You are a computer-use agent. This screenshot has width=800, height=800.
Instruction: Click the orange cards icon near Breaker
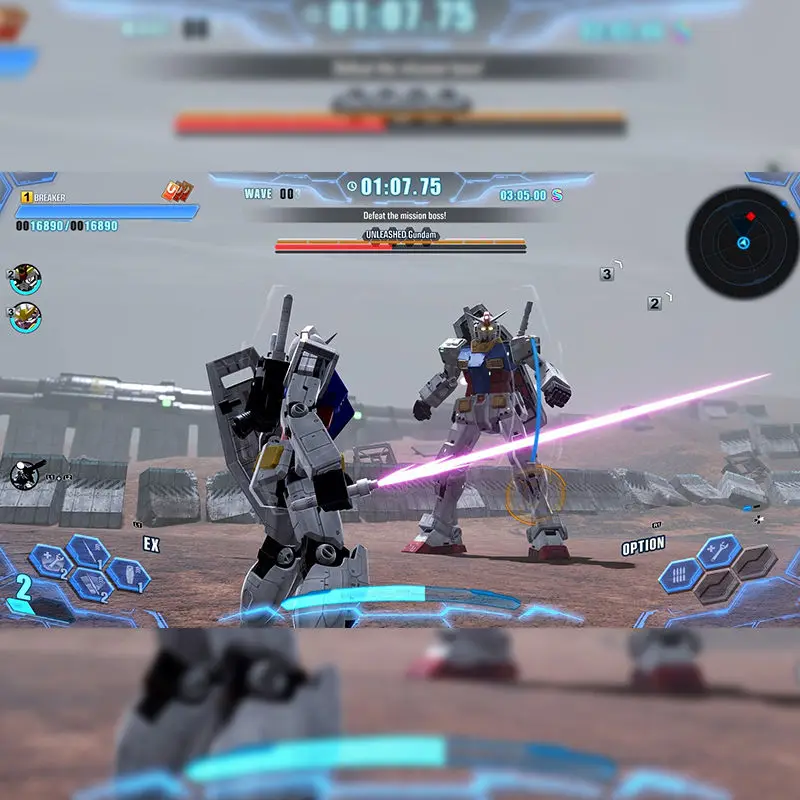pyautogui.click(x=177, y=191)
